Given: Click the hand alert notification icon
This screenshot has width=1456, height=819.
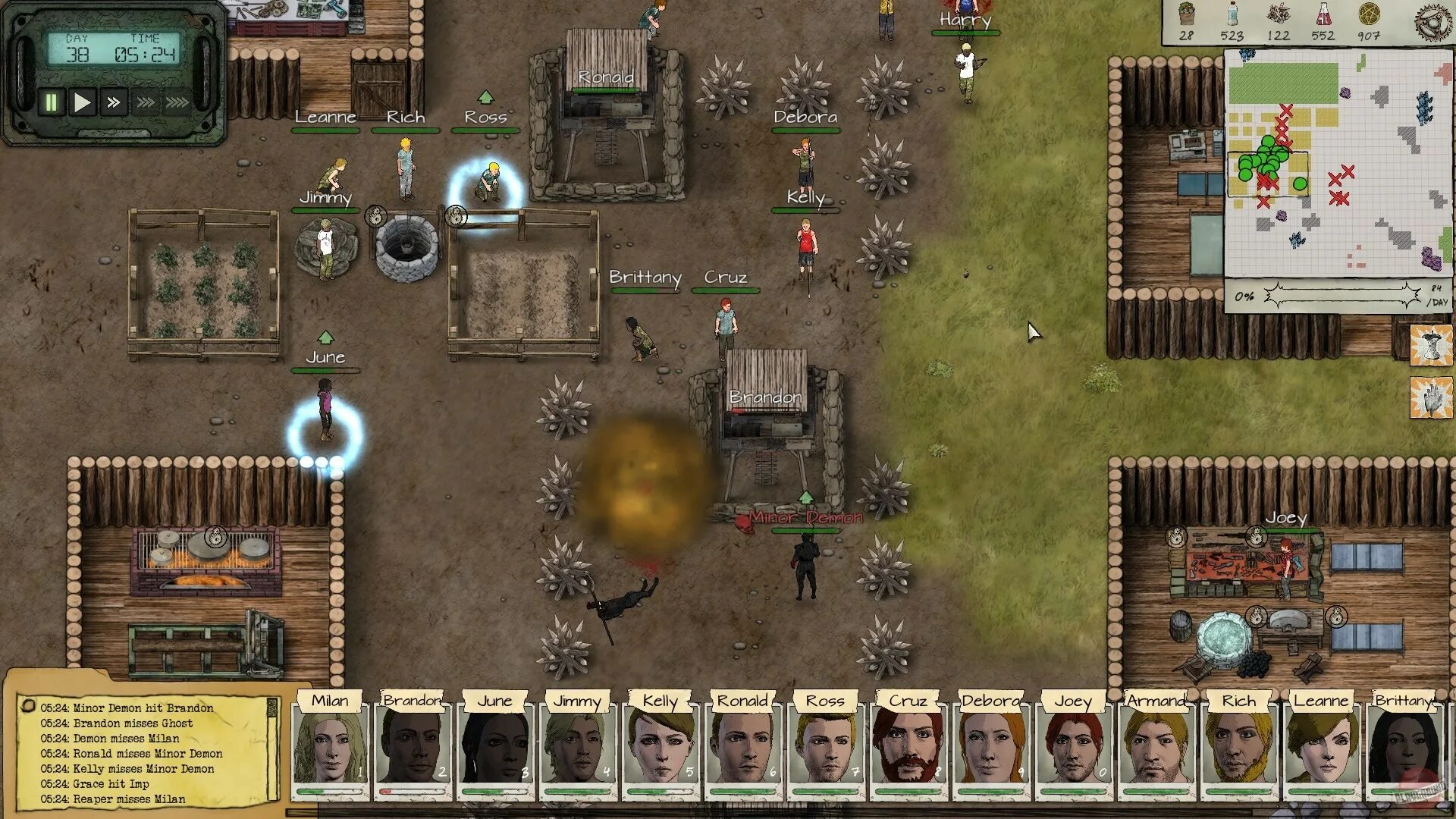Looking at the screenshot, I should [1431, 398].
